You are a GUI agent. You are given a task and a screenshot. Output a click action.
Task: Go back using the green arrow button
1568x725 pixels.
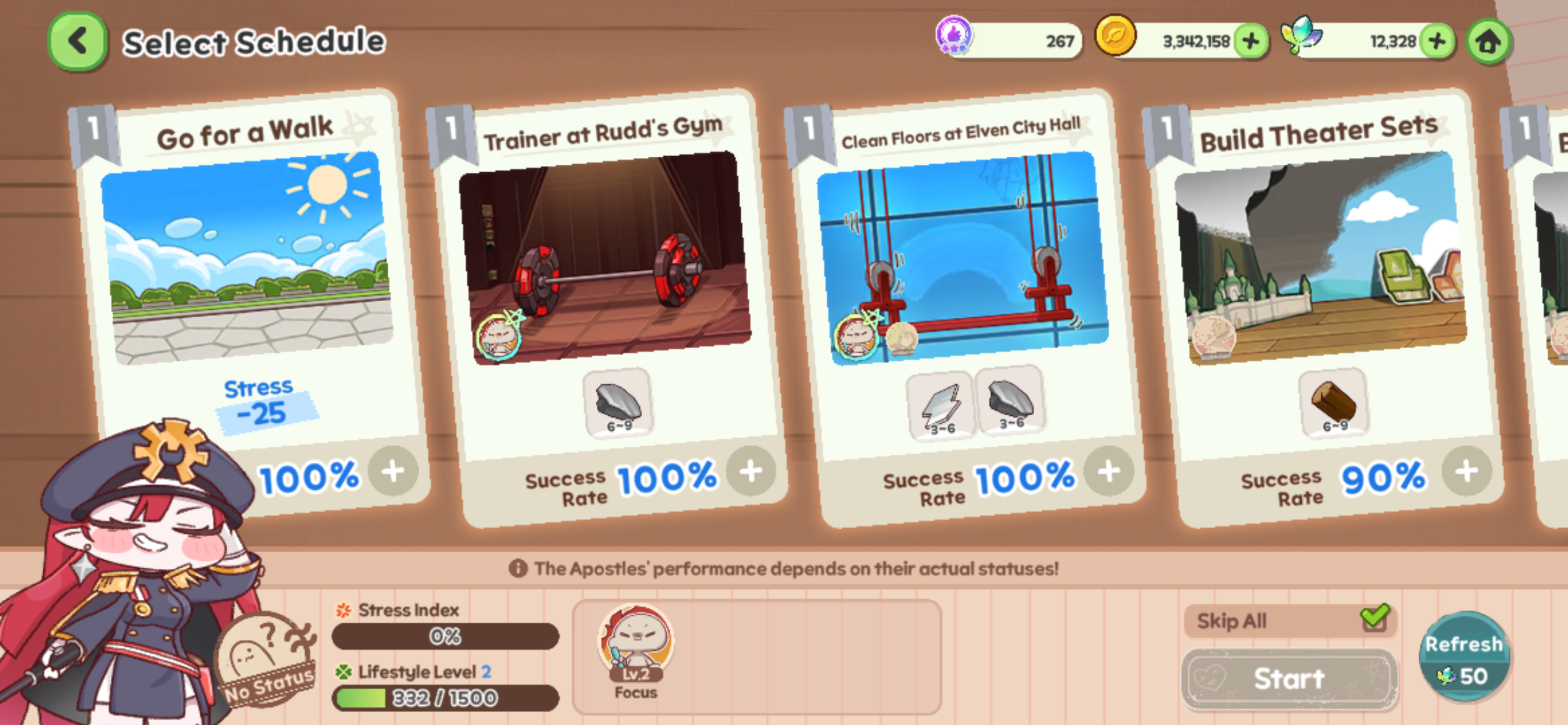click(77, 42)
